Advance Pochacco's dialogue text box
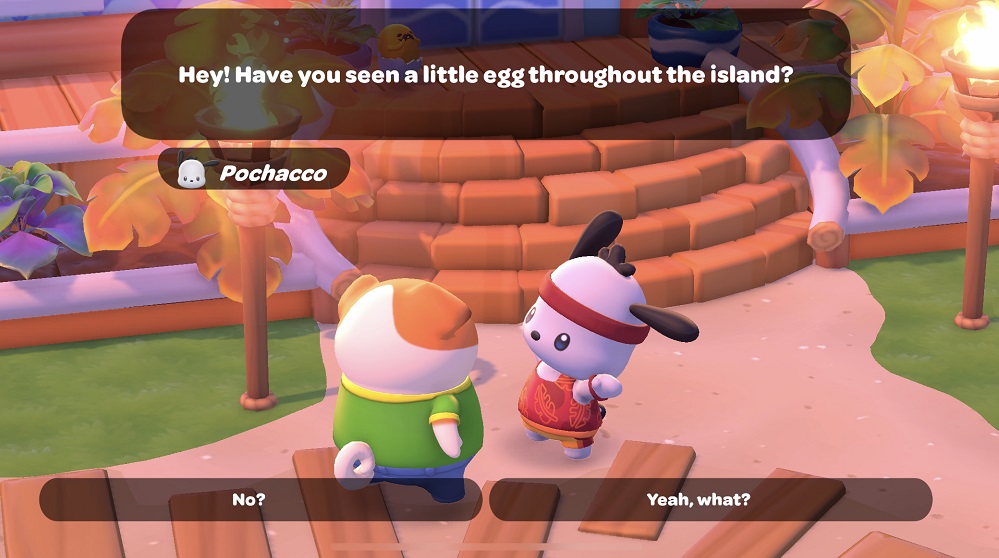This screenshot has width=999, height=558. [485, 75]
